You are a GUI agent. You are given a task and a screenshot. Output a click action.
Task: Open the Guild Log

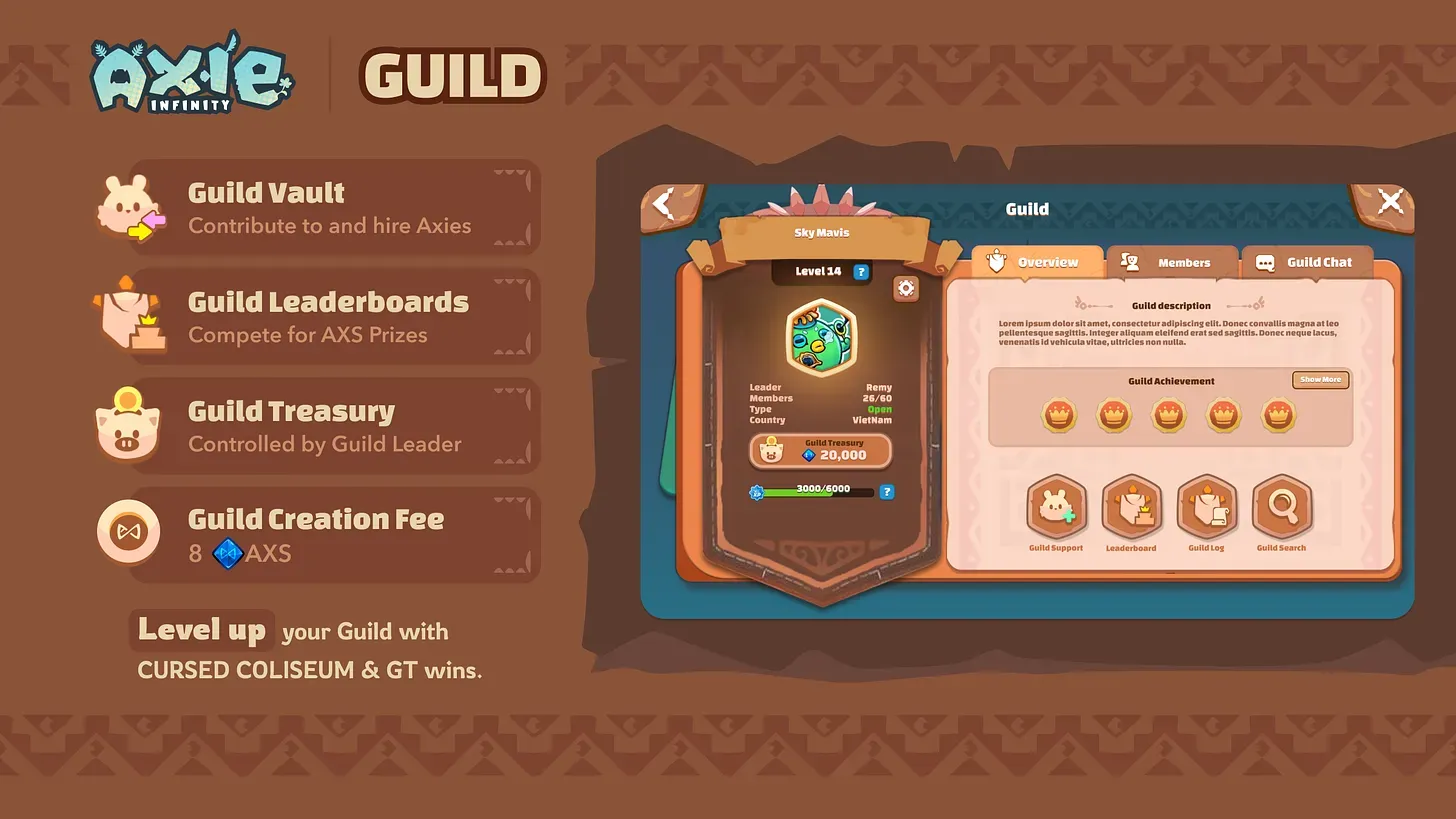pos(1206,507)
